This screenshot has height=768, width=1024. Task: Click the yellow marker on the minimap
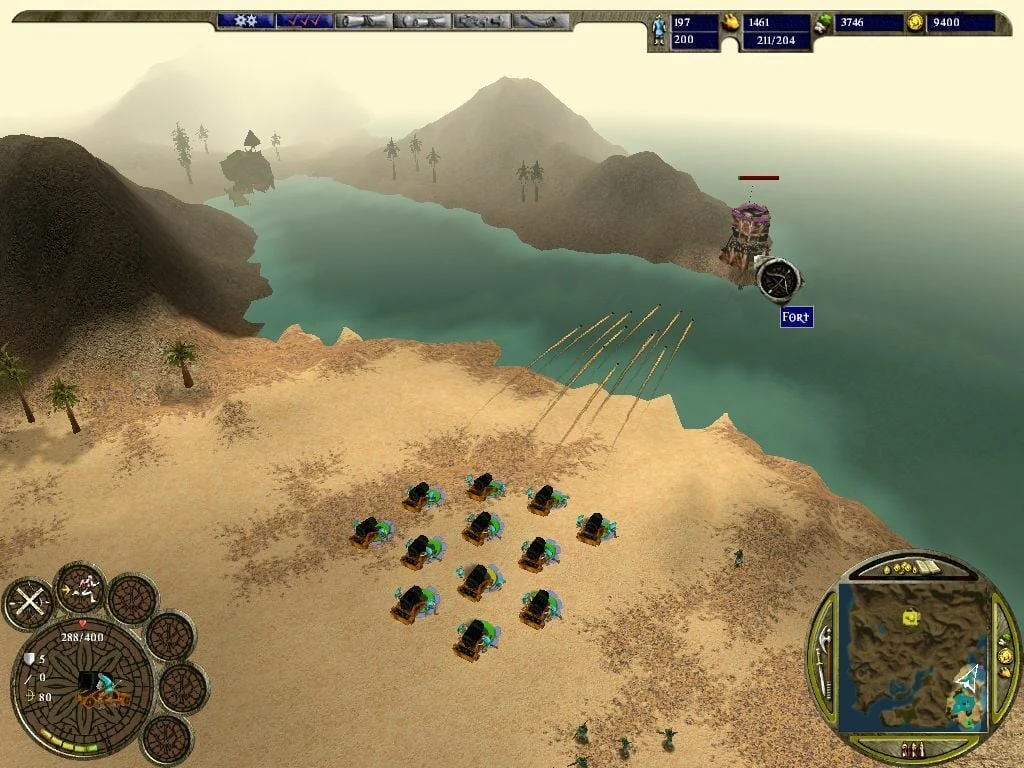pyautogui.click(x=910, y=618)
